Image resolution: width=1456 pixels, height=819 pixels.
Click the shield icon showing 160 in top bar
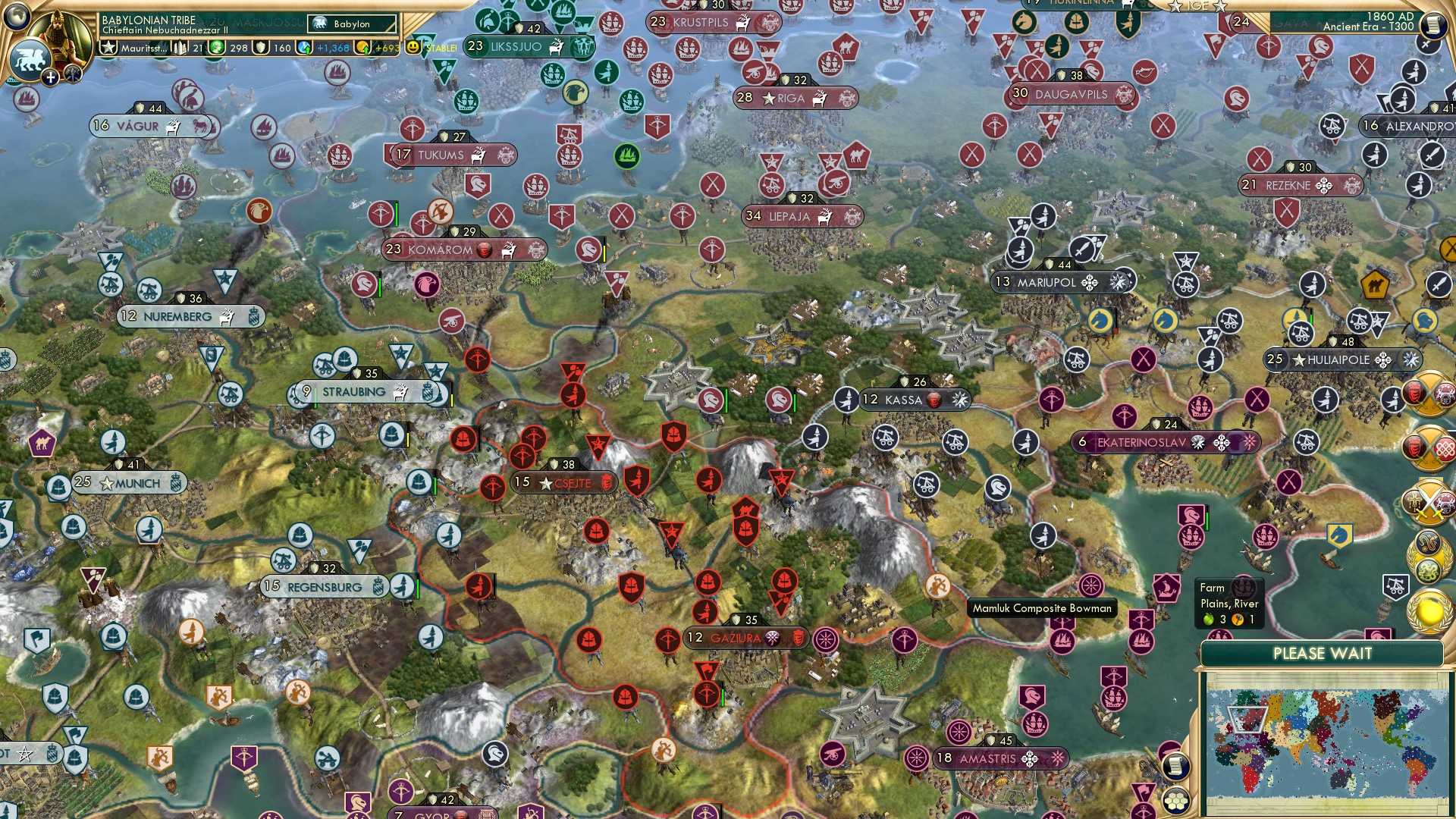pos(262,48)
